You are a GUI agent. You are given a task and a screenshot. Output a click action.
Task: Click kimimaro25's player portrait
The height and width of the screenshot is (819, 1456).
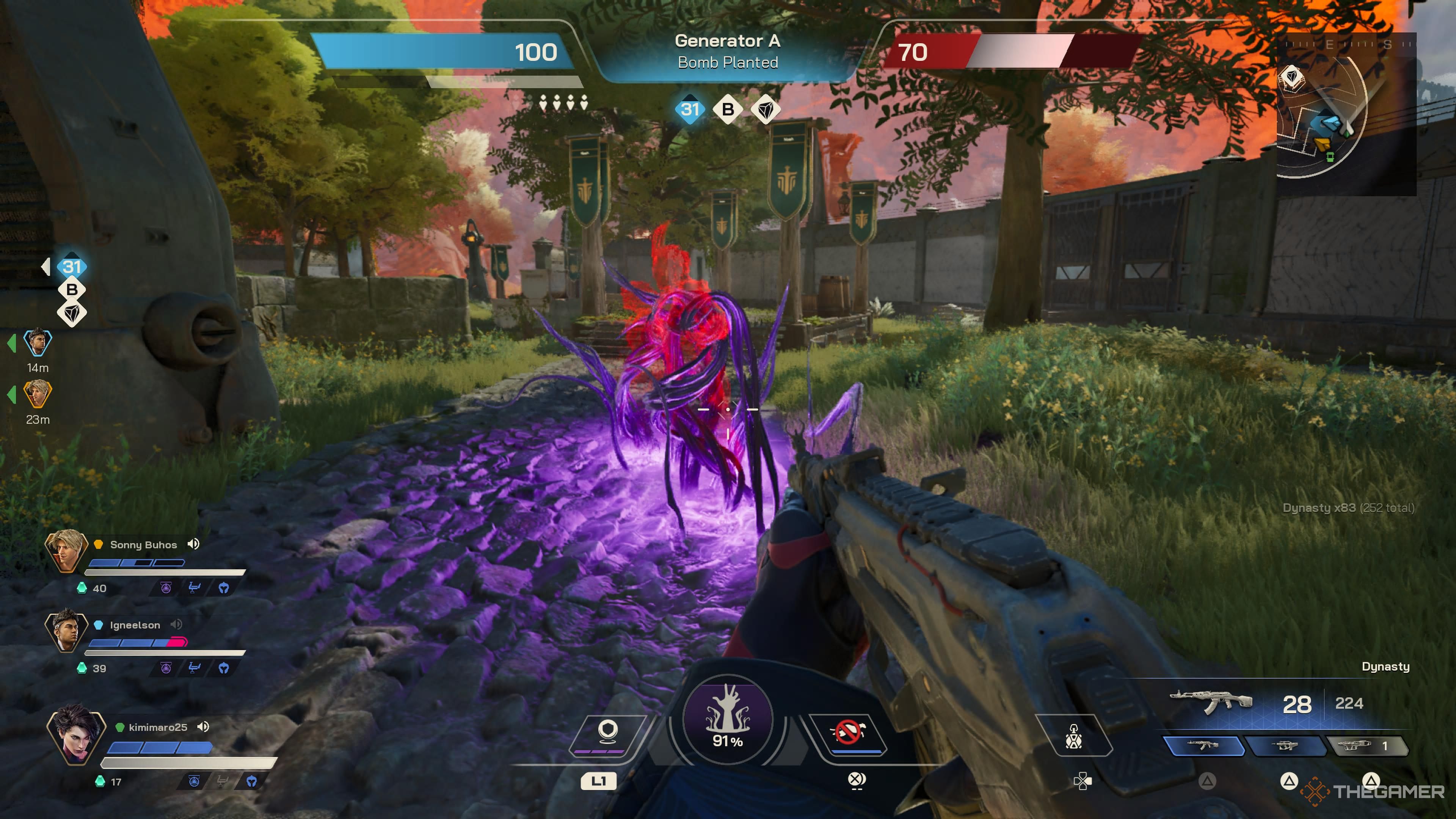tap(76, 734)
